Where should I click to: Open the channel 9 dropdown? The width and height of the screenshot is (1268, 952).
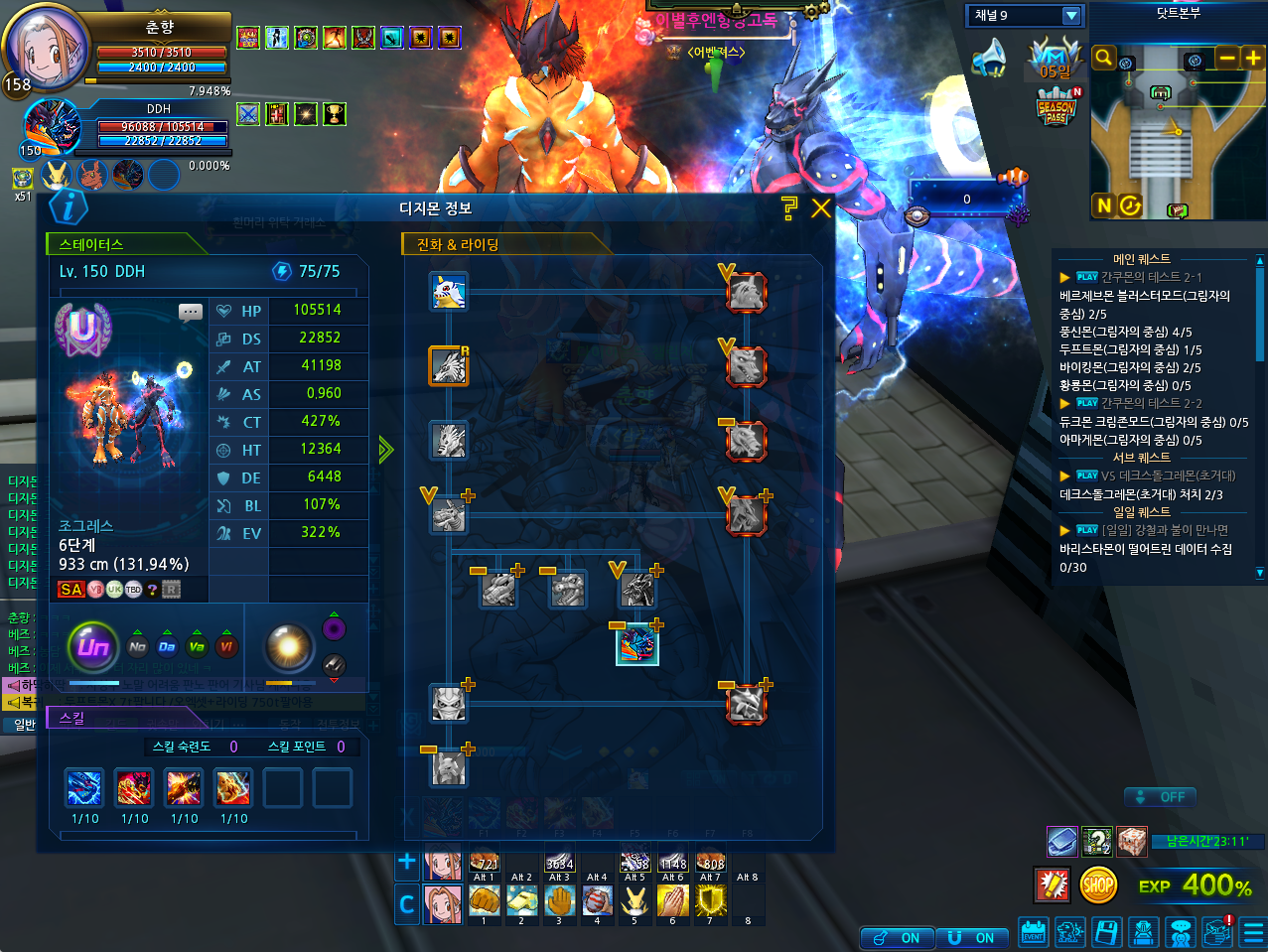click(x=1070, y=16)
